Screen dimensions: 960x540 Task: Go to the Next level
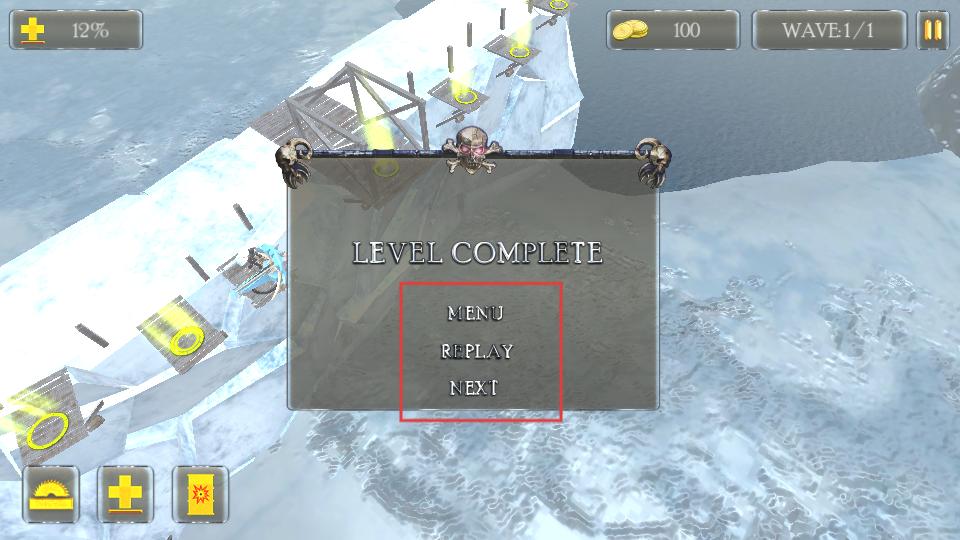coord(474,388)
